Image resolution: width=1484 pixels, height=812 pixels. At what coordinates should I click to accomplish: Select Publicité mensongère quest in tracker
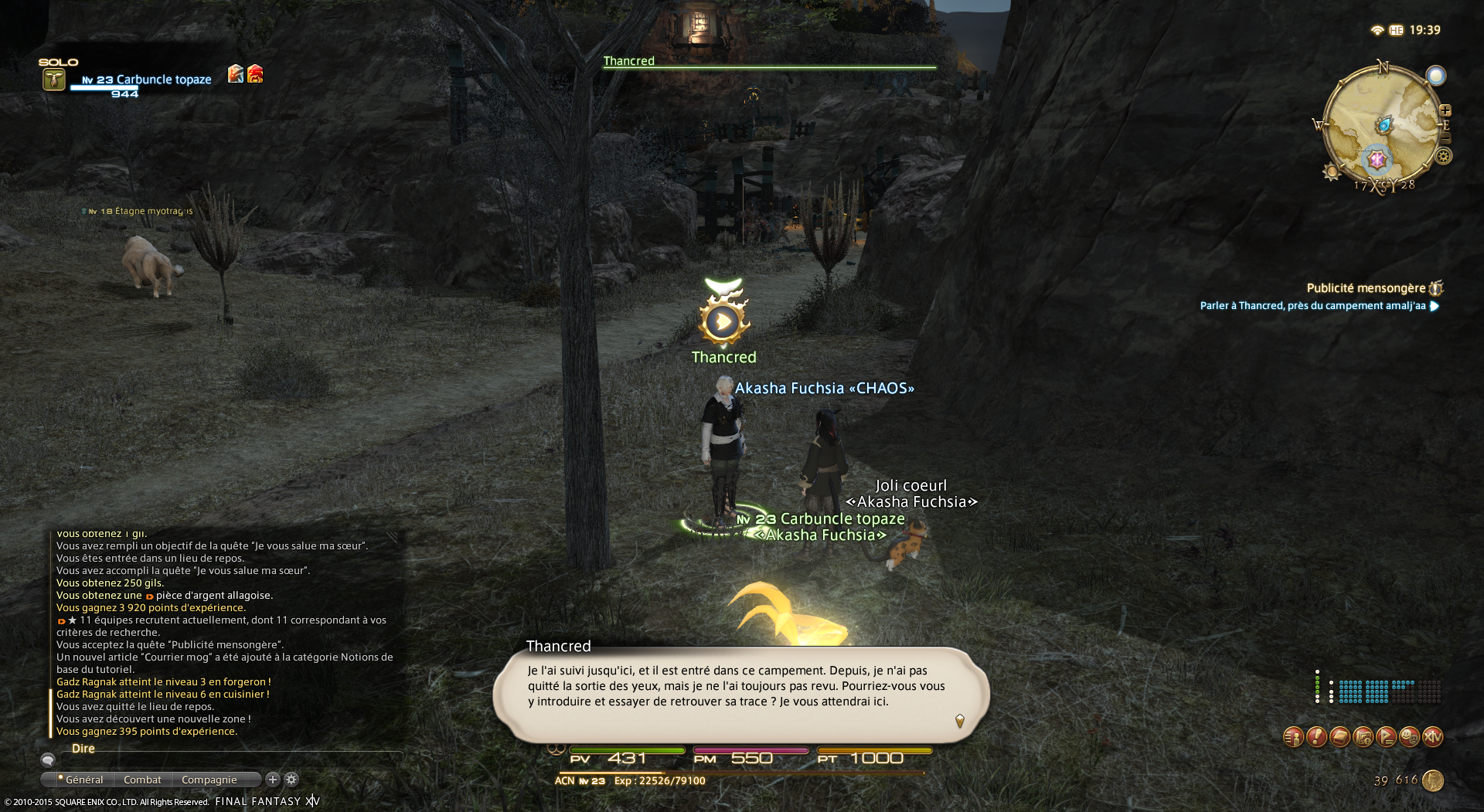click(x=1365, y=288)
